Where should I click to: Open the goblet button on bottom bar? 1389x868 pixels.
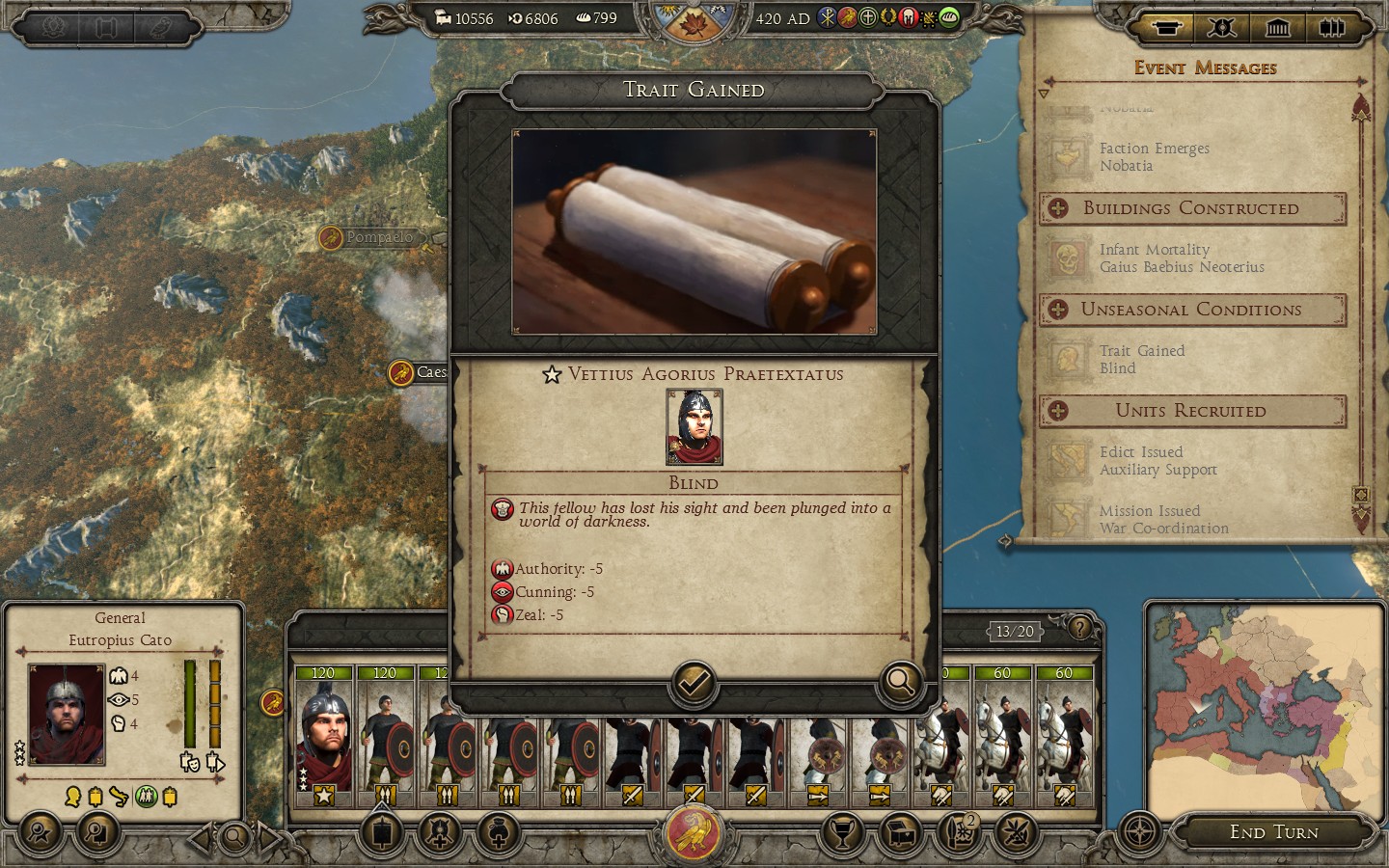[842, 832]
